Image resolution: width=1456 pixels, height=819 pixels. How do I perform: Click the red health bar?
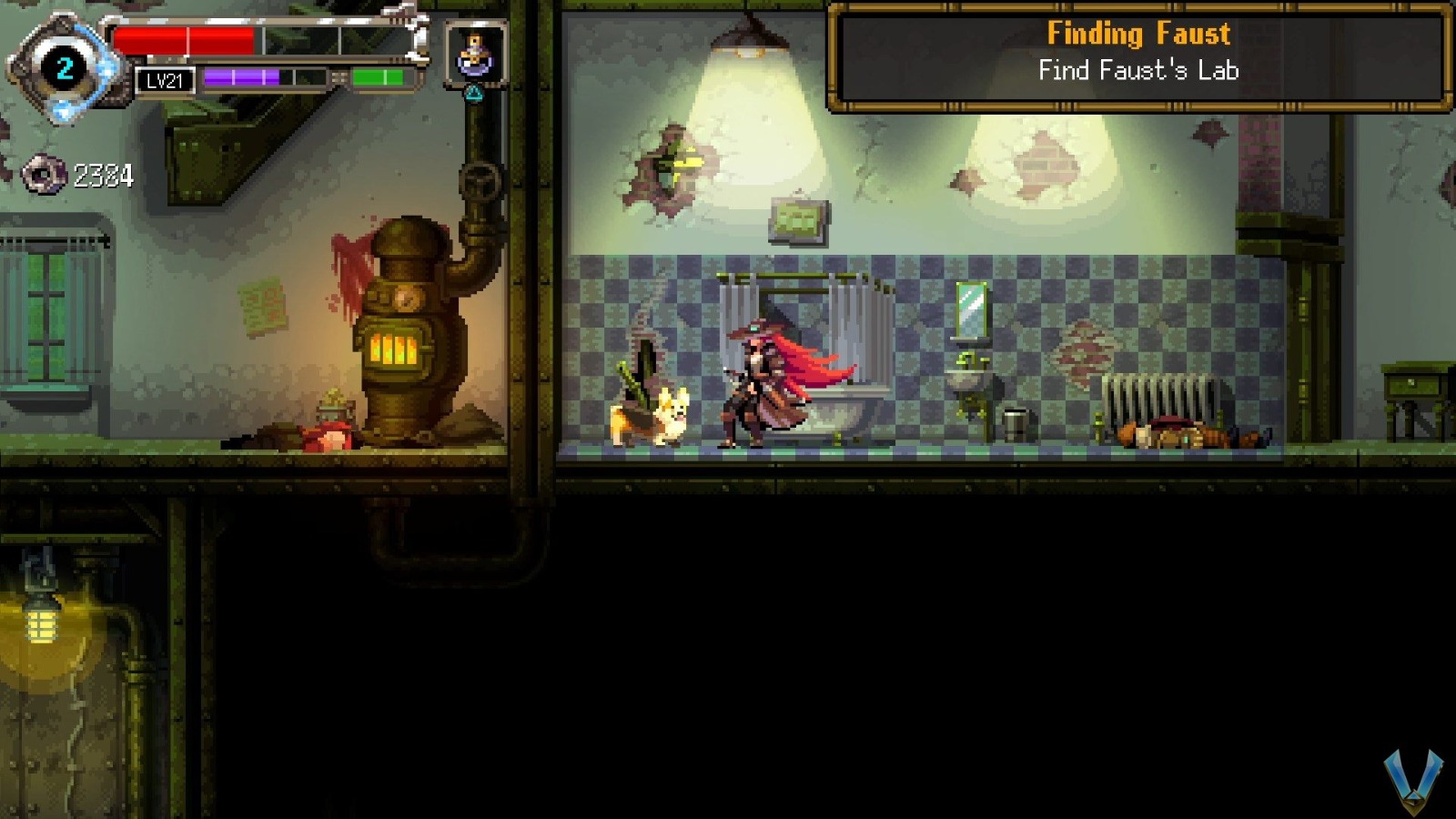[x=182, y=38]
